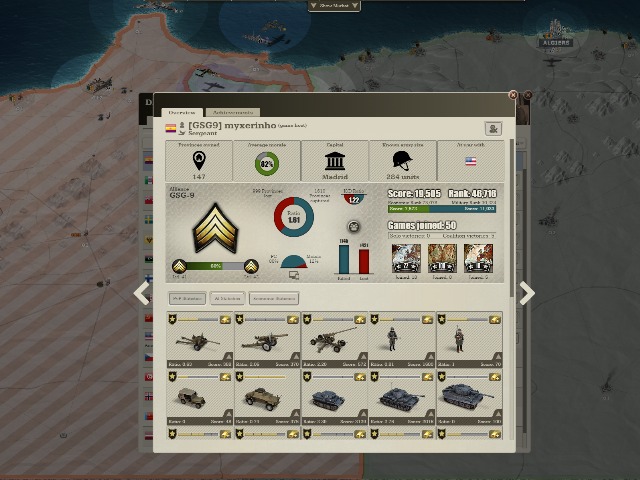640x480 pixels.
Task: Select the anti-tank gun unit card
Action: click(x=199, y=341)
